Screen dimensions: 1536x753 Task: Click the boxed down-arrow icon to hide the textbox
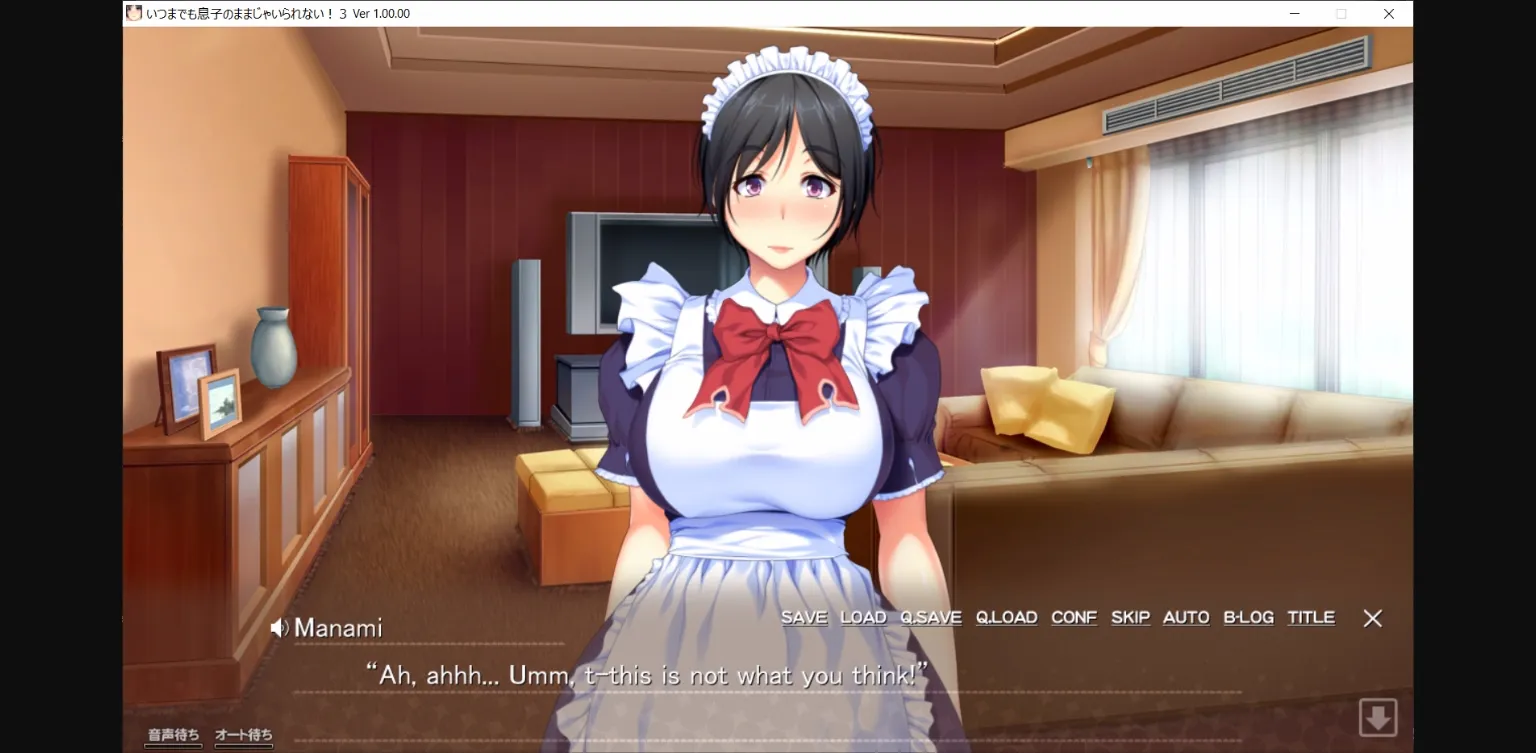(1378, 716)
